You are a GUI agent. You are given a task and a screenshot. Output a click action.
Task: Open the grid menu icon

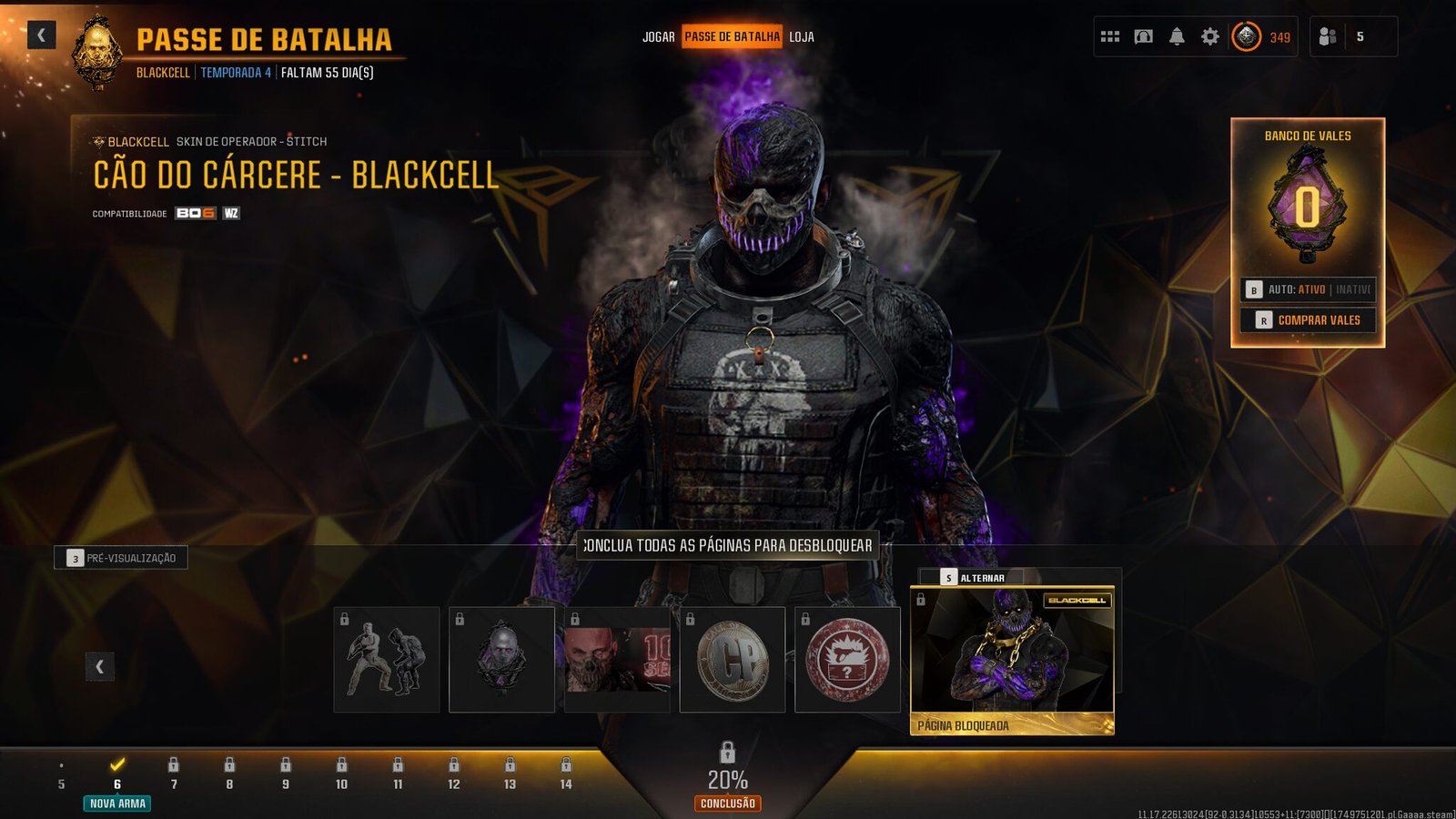click(x=1110, y=37)
